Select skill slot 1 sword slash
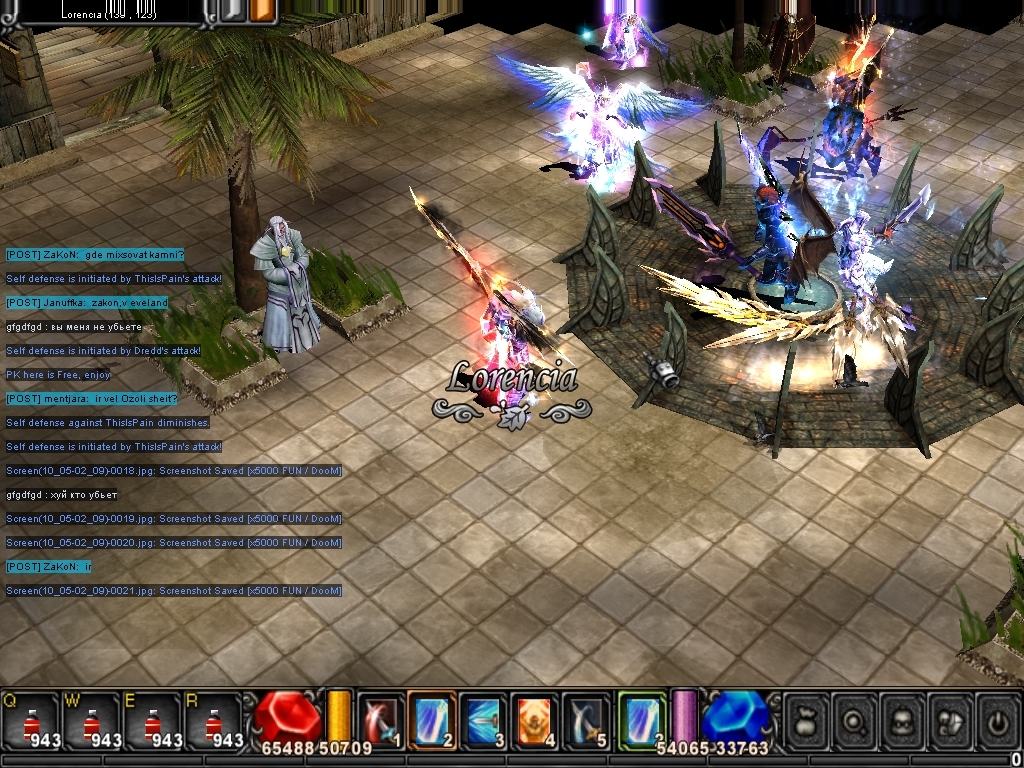The image size is (1024, 768). point(380,720)
